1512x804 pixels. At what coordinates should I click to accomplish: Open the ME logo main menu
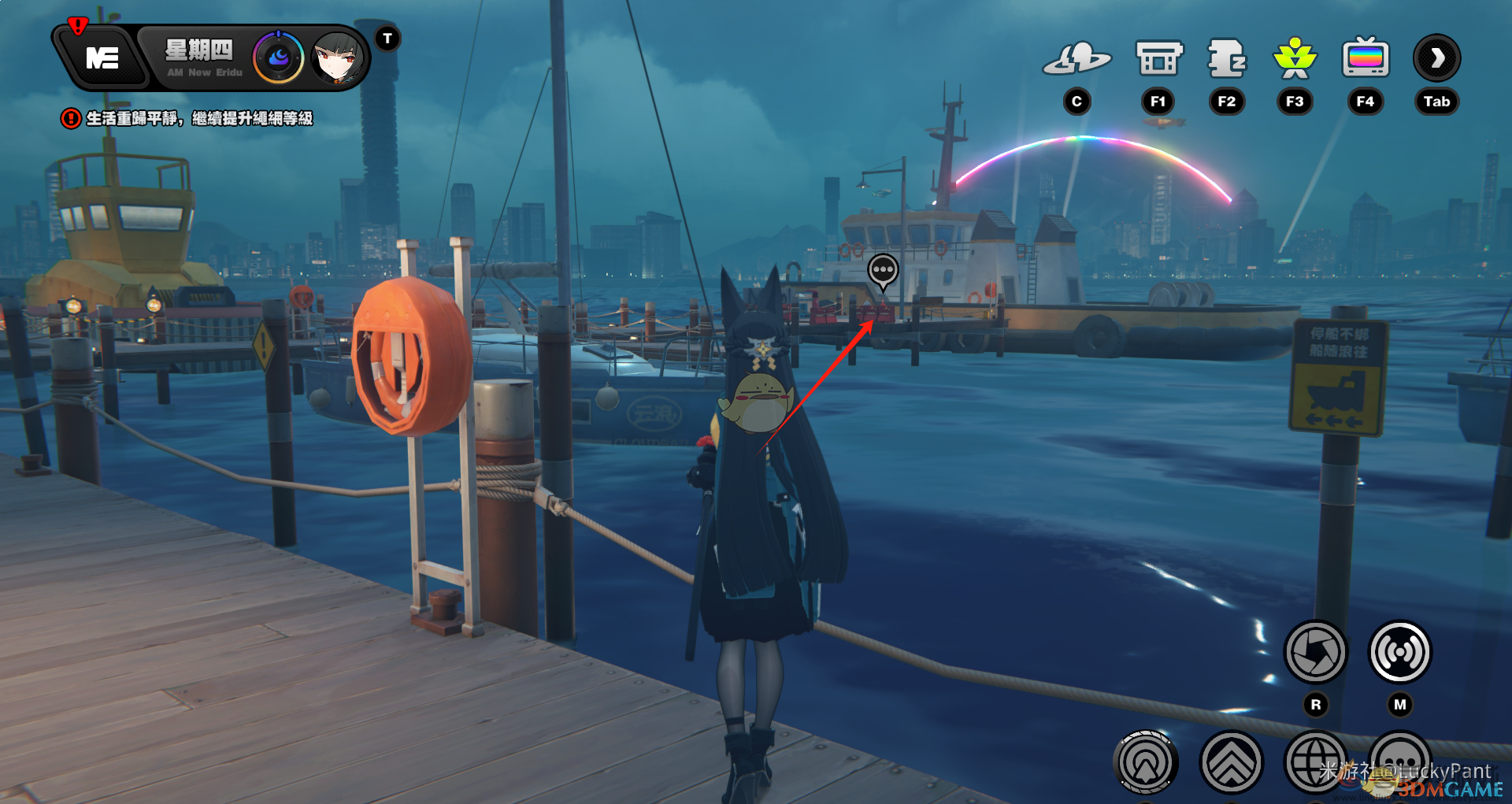click(102, 58)
